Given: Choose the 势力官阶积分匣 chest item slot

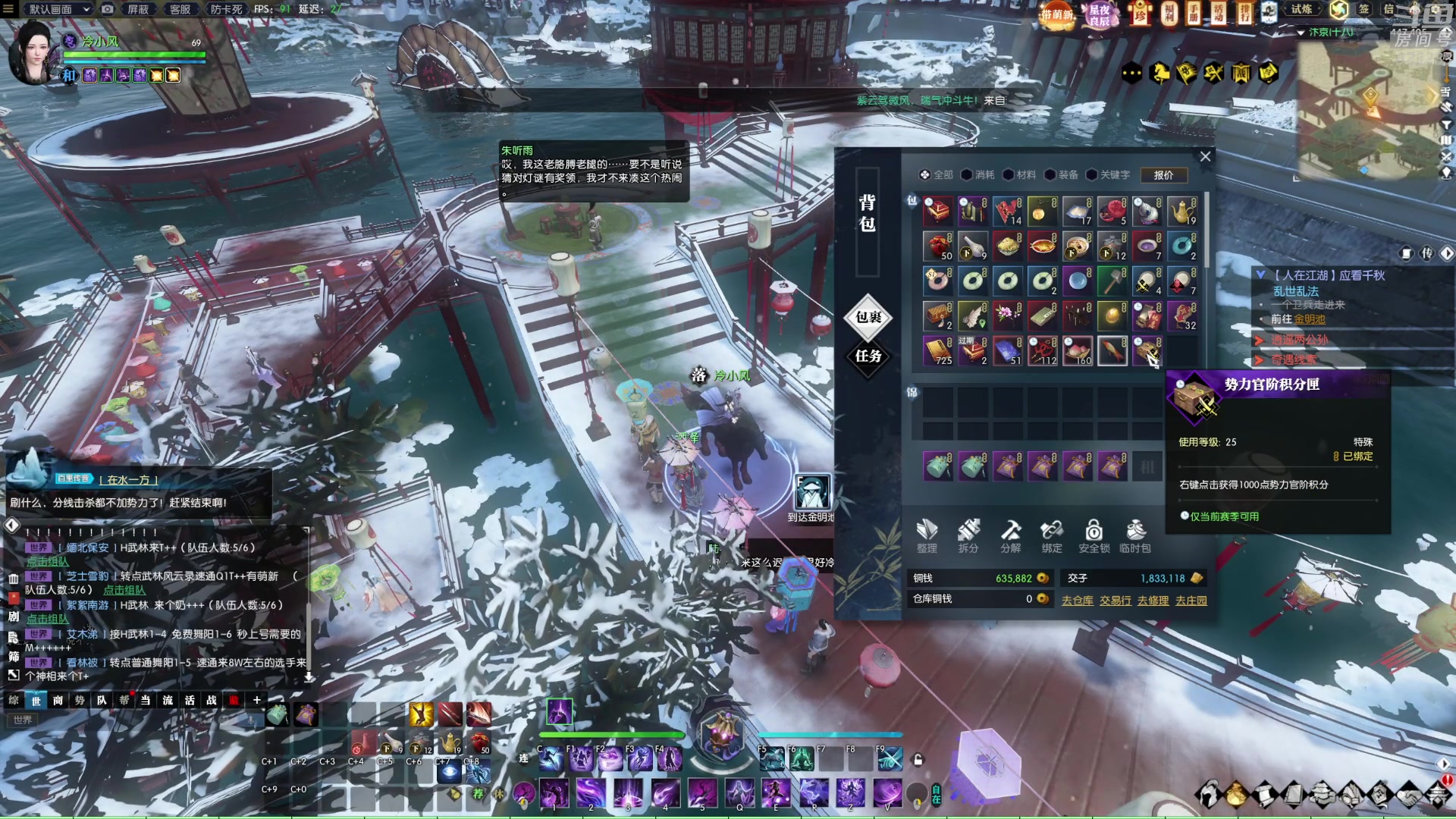Looking at the screenshot, I should 1147,351.
